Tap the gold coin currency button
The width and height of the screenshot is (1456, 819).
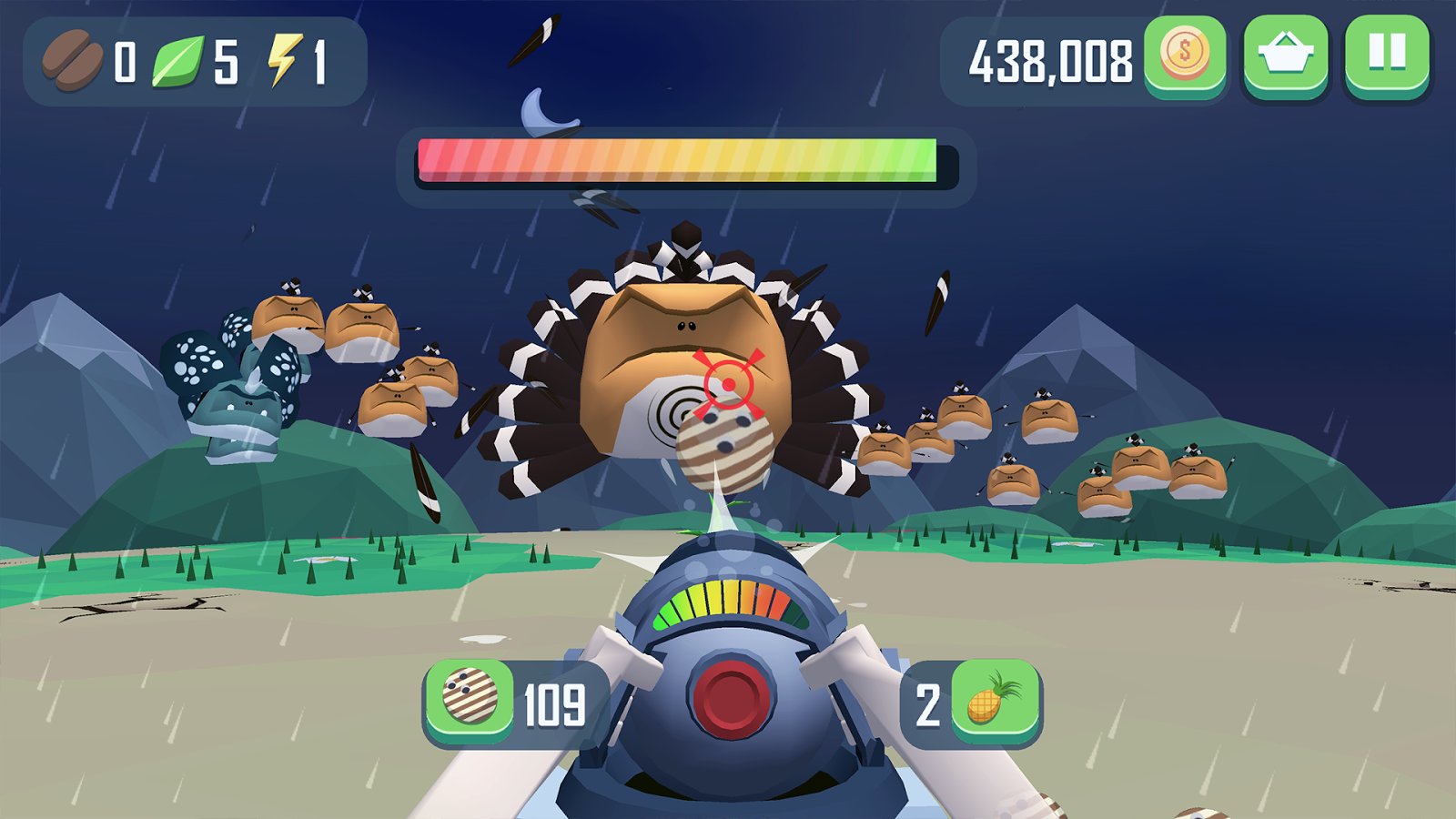[1185, 55]
